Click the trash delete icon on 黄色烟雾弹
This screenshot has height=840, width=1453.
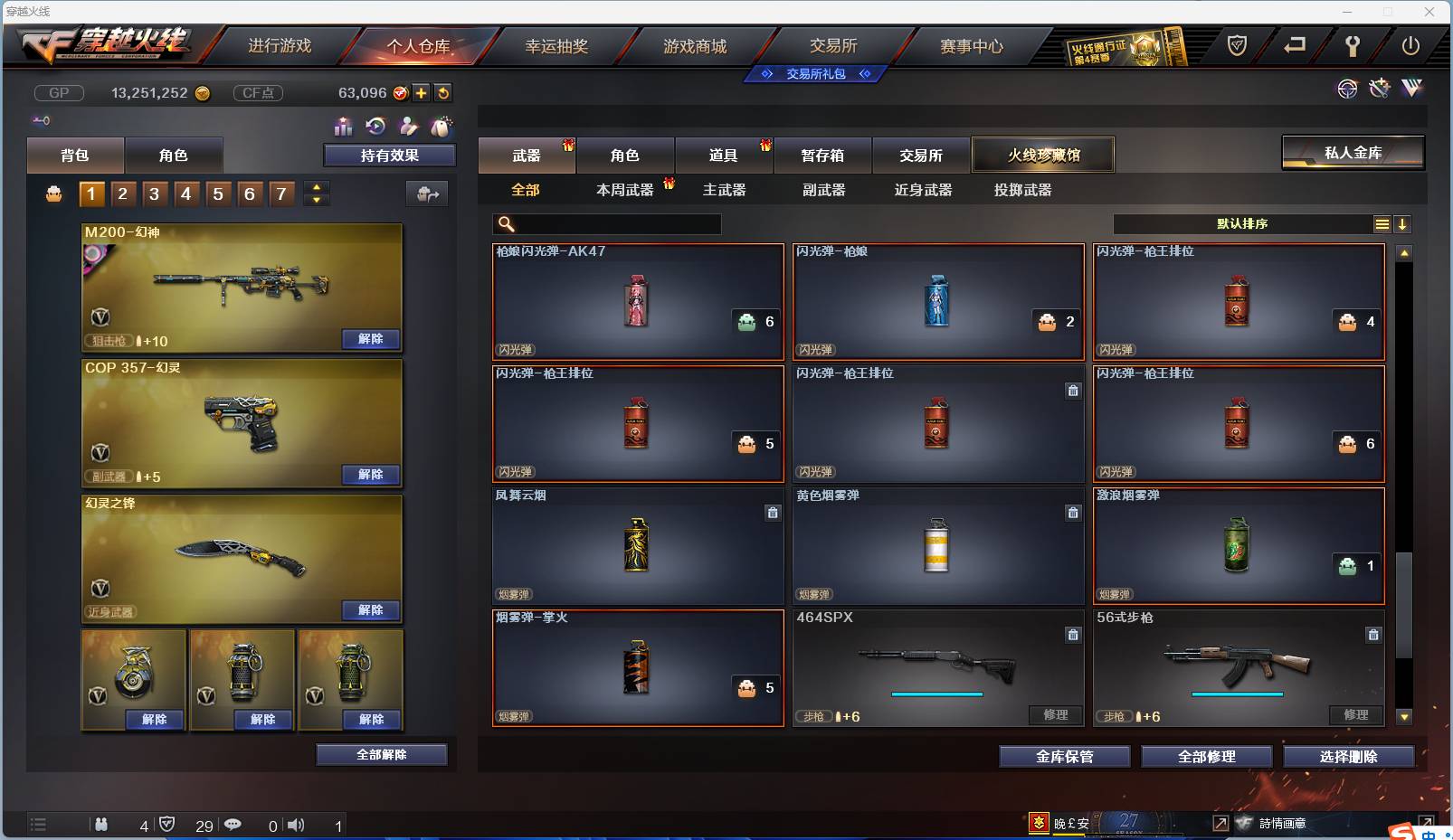coord(1074,513)
